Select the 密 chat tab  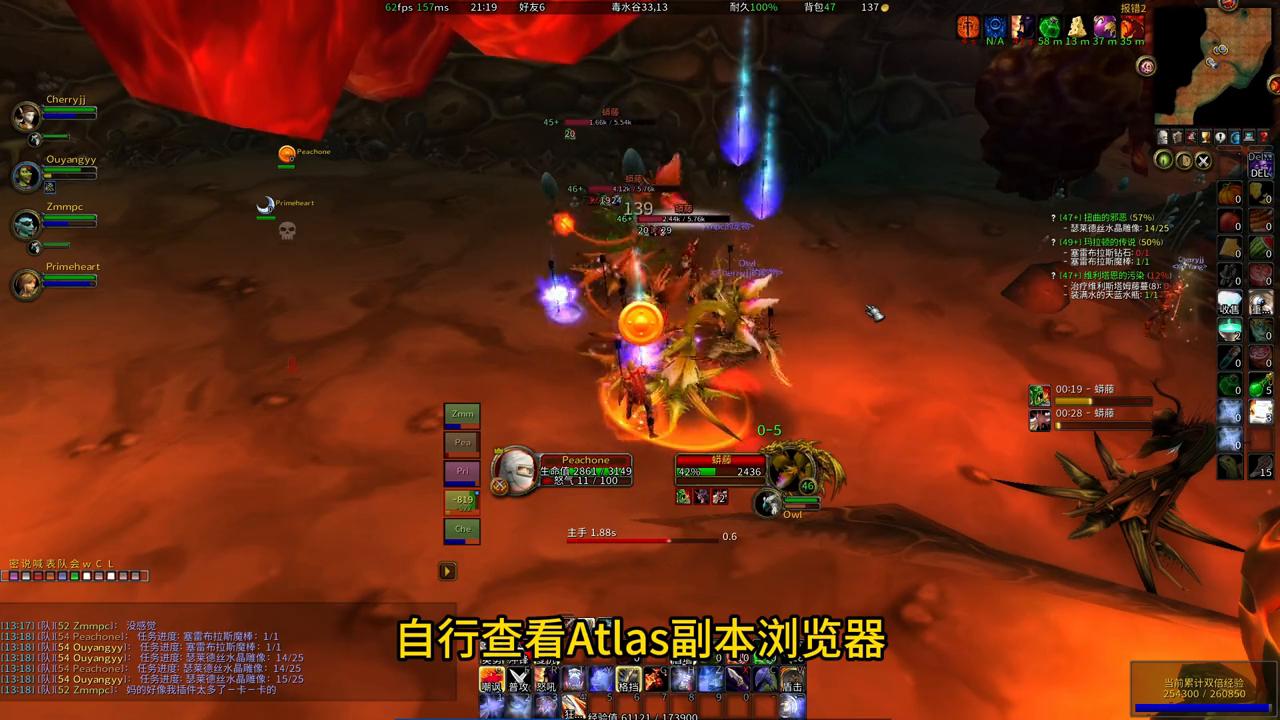(14, 564)
